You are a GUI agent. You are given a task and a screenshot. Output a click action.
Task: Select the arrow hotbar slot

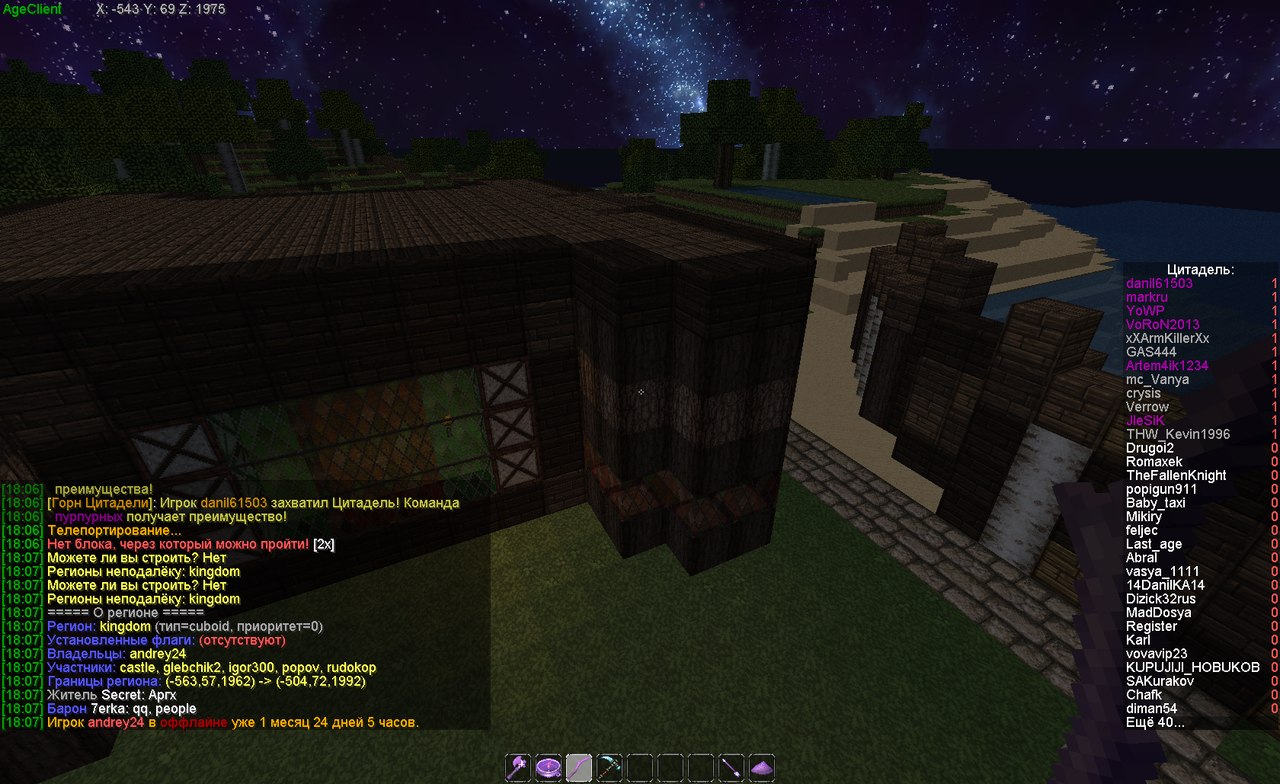(x=732, y=767)
